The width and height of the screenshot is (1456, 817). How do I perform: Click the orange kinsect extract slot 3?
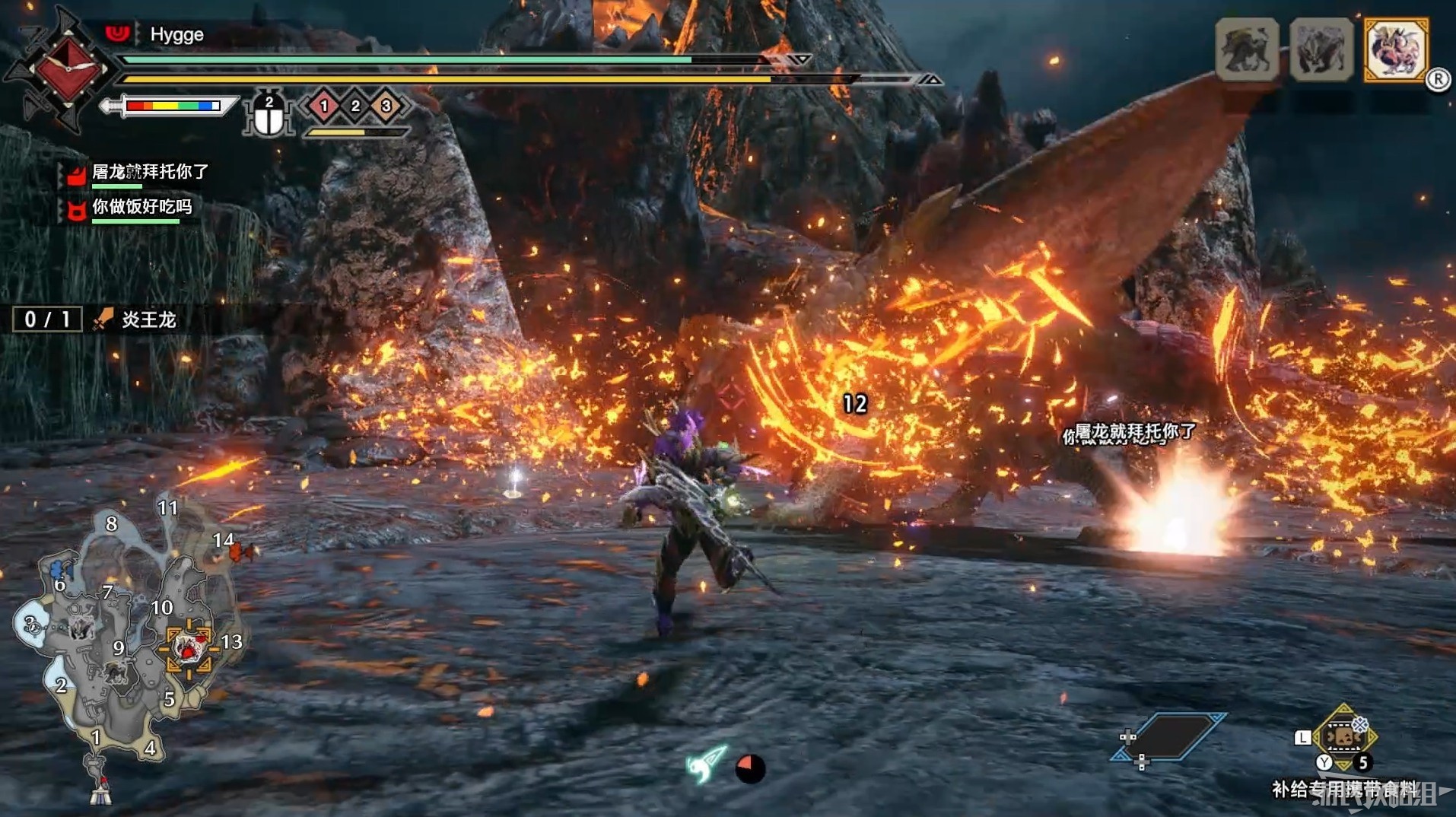pos(386,106)
